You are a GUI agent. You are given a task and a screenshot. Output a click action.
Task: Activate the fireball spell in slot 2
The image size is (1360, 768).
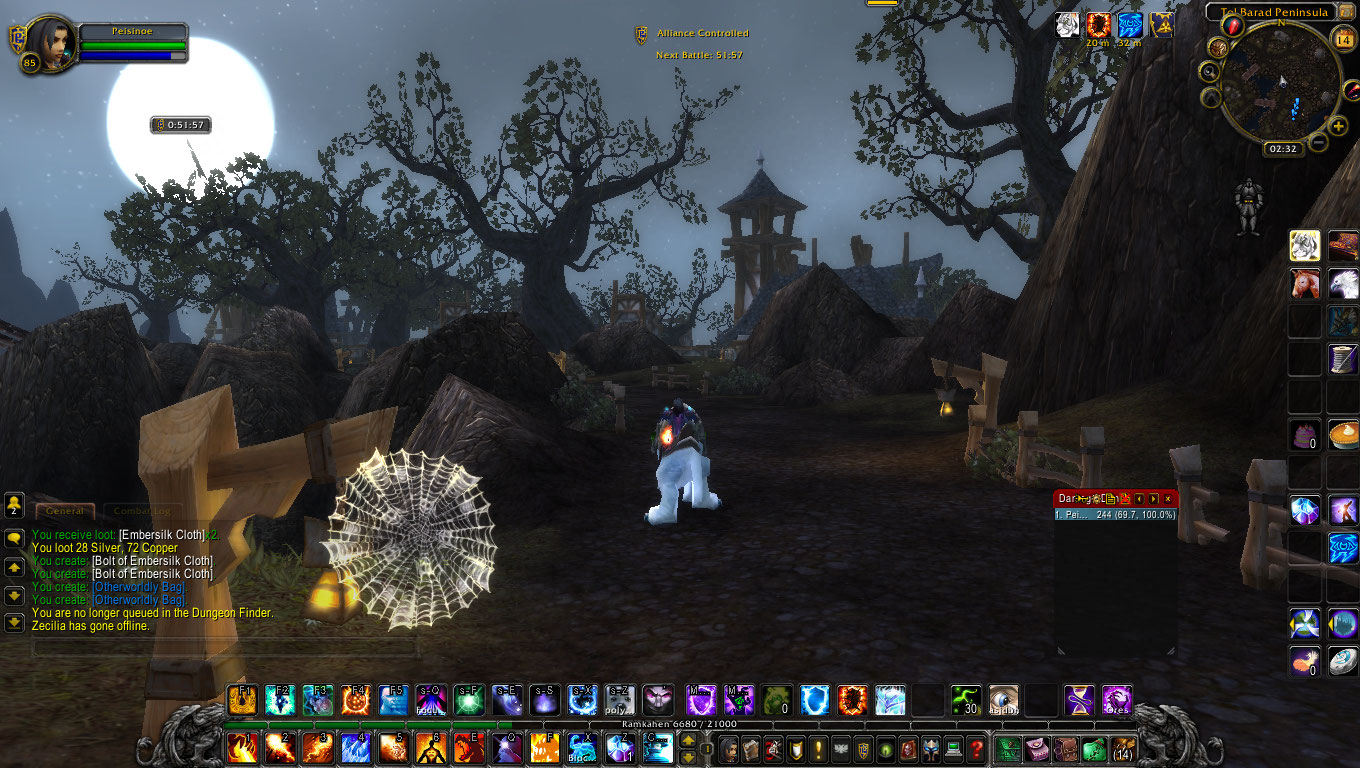tap(280, 748)
